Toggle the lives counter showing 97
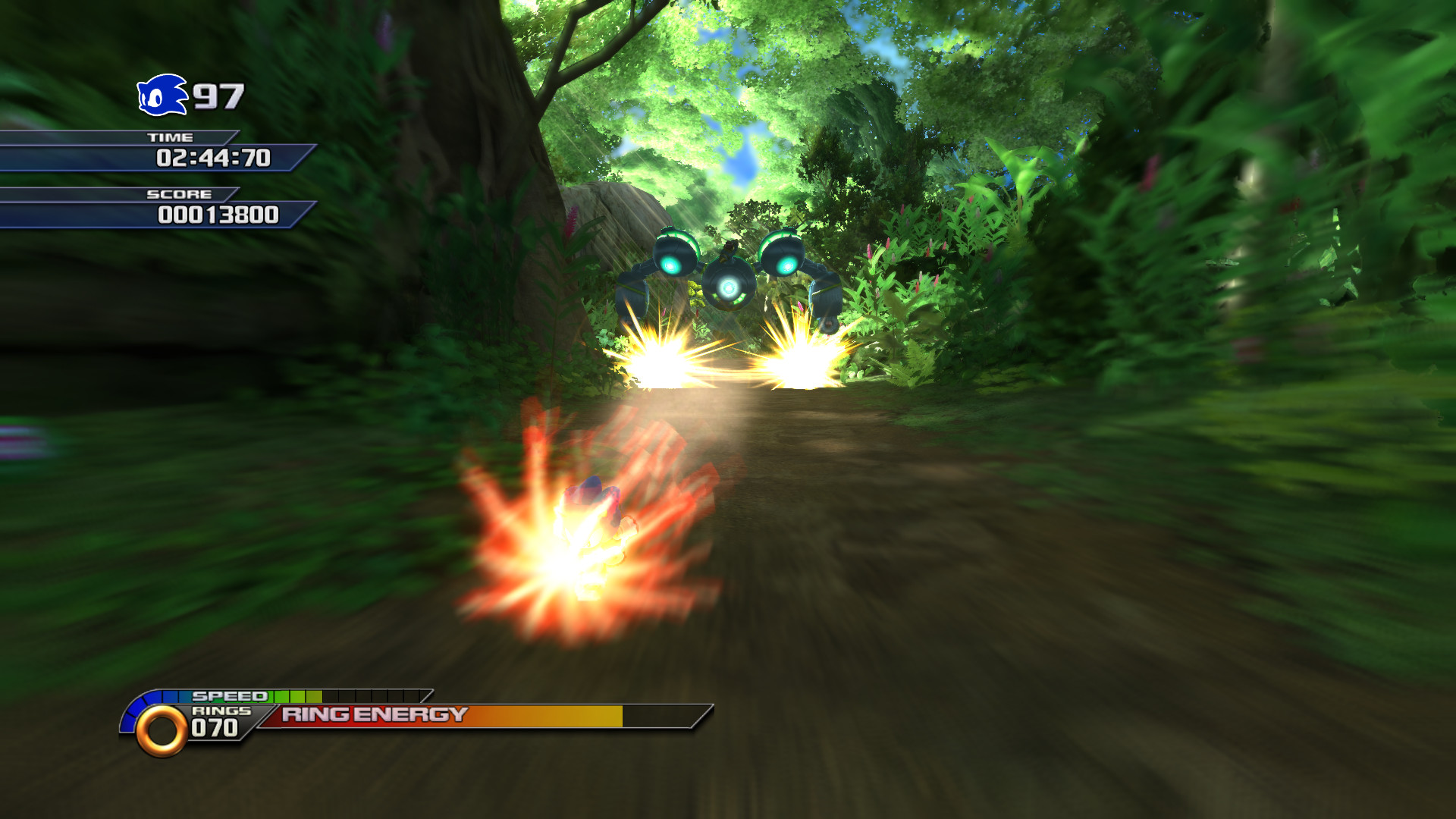The height and width of the screenshot is (819, 1456). point(217,94)
